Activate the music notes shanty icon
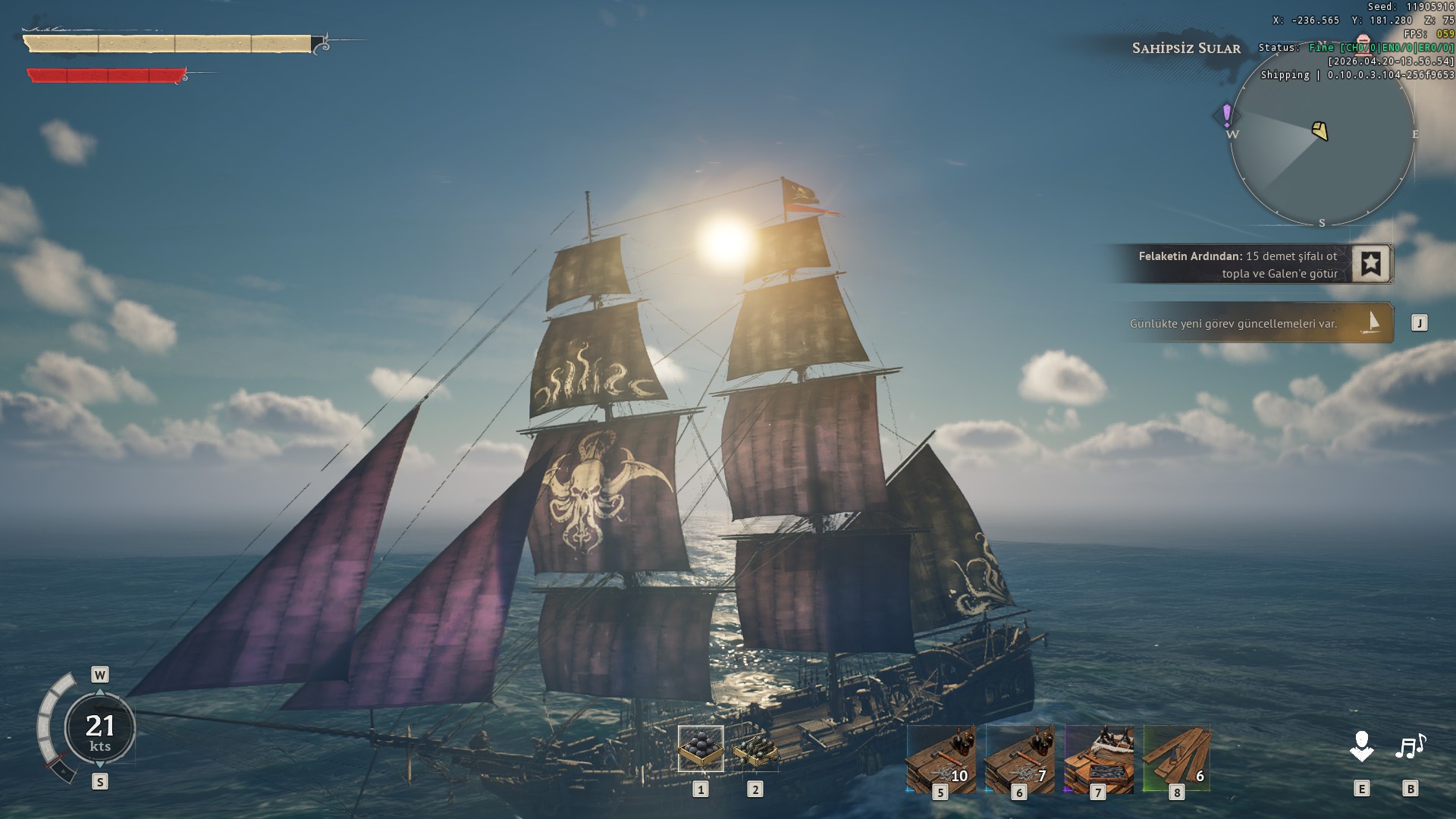This screenshot has width=1456, height=819. pos(1410,746)
